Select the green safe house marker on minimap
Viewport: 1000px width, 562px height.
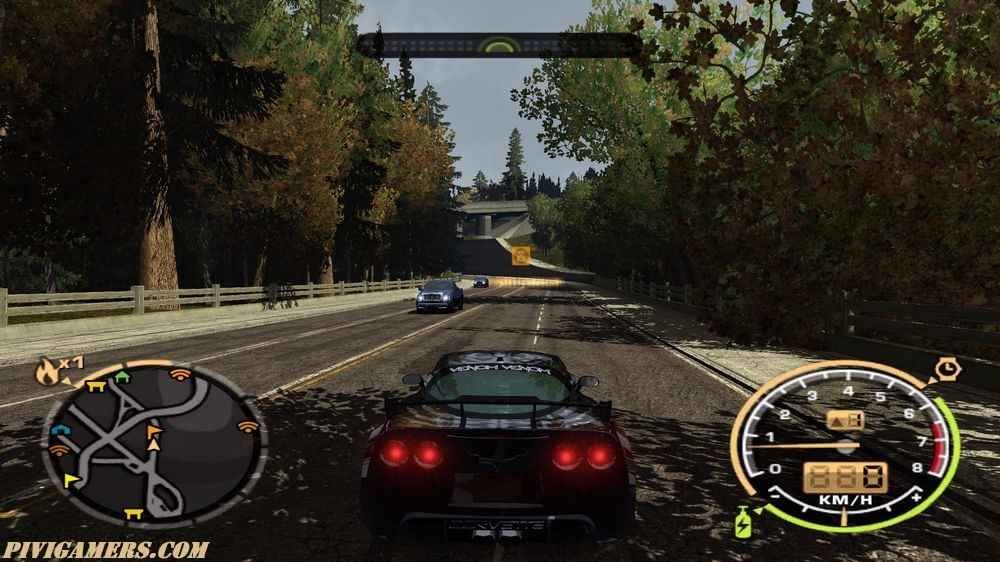pos(123,376)
